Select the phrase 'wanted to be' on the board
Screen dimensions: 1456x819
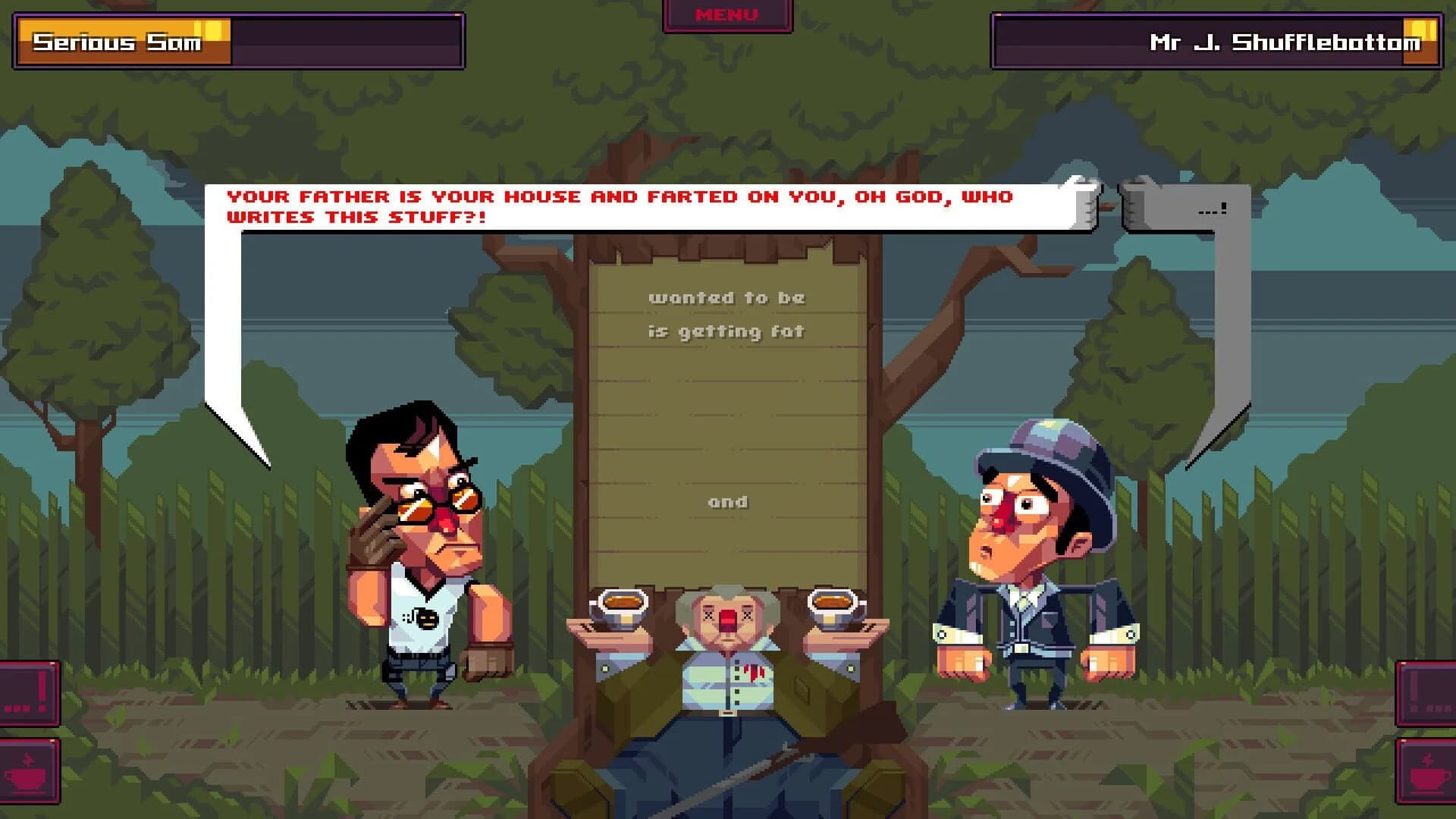[728, 297]
